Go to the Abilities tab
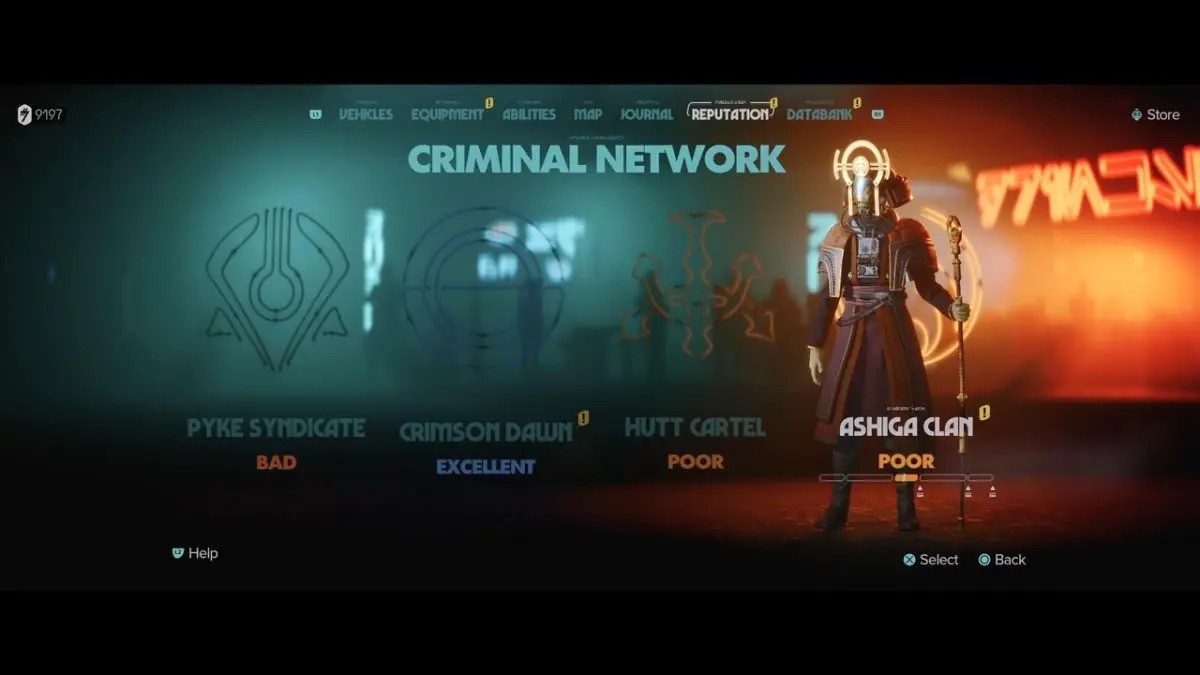Viewport: 1200px width, 675px height. coord(529,114)
